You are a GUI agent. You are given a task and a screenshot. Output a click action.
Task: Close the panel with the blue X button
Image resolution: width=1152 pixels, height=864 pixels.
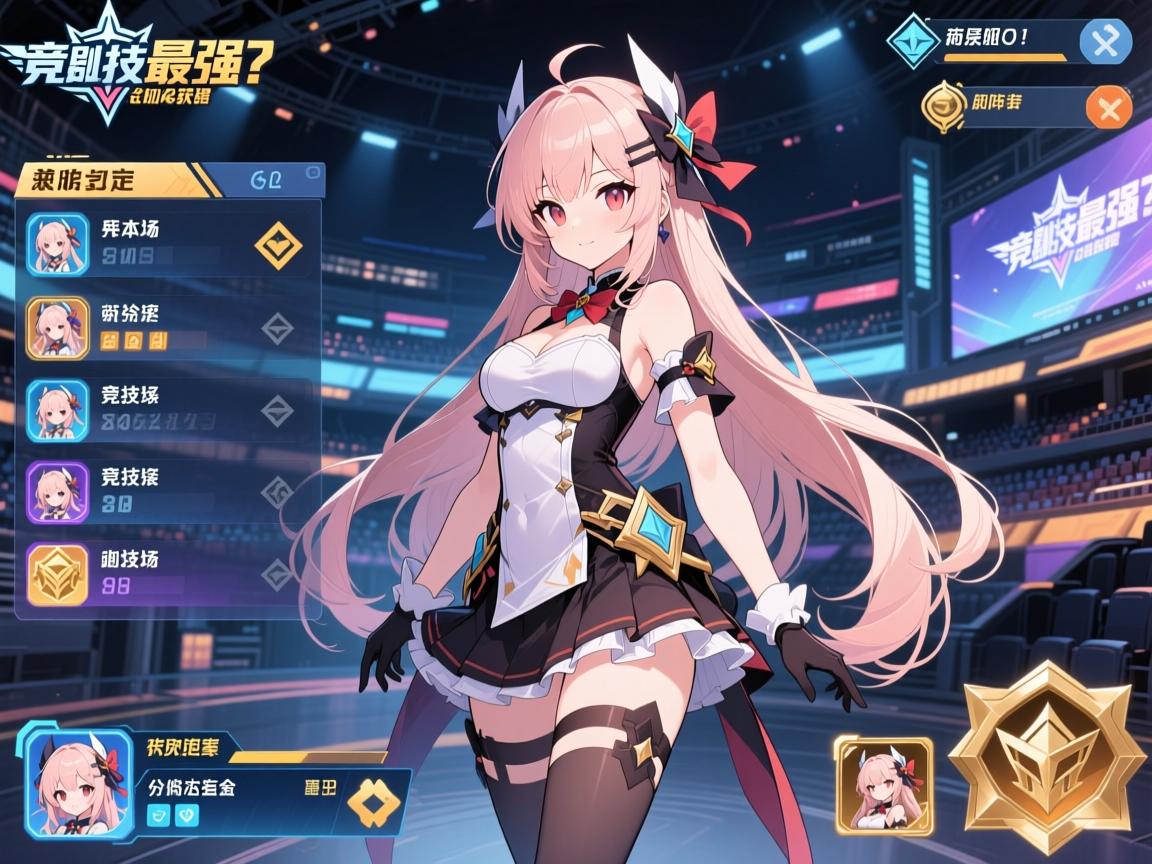coord(1106,42)
